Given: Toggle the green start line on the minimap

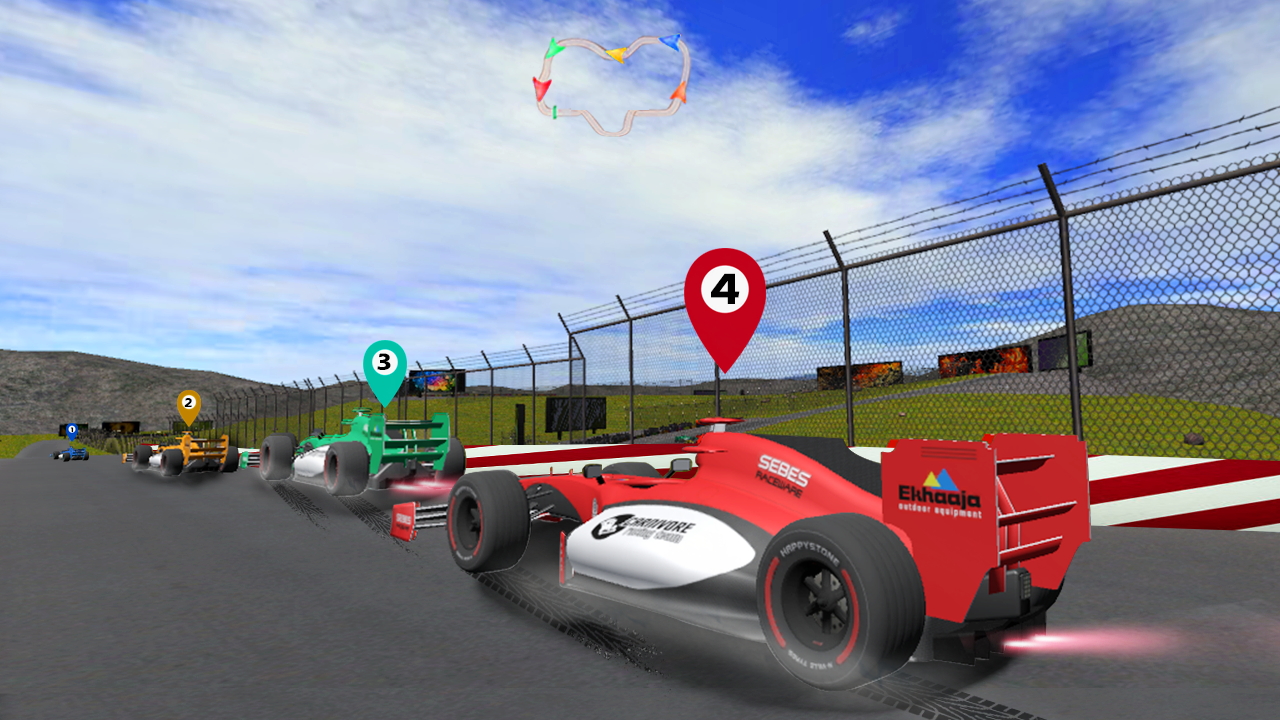Looking at the screenshot, I should tap(554, 111).
